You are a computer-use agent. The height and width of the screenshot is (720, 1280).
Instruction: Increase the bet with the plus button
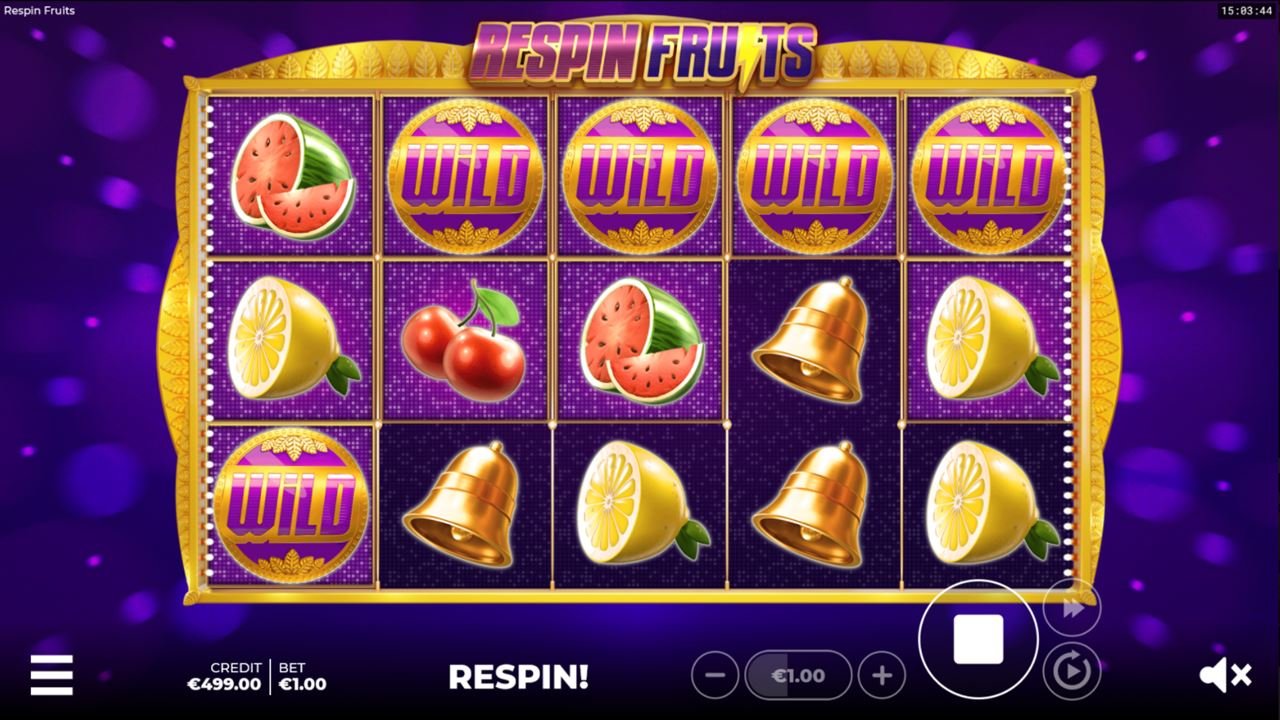[x=879, y=675]
